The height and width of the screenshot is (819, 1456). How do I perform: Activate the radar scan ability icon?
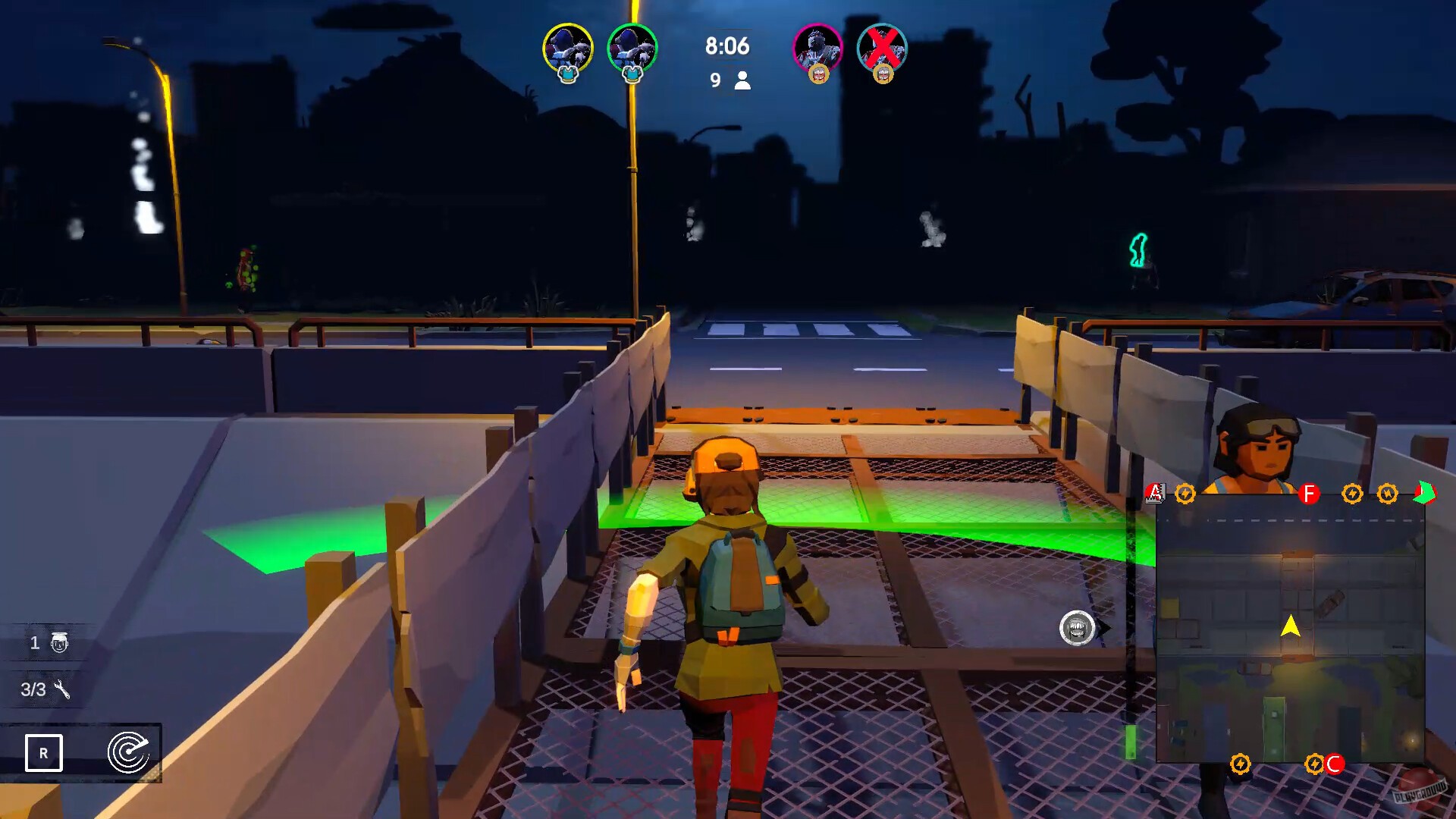coord(129,754)
